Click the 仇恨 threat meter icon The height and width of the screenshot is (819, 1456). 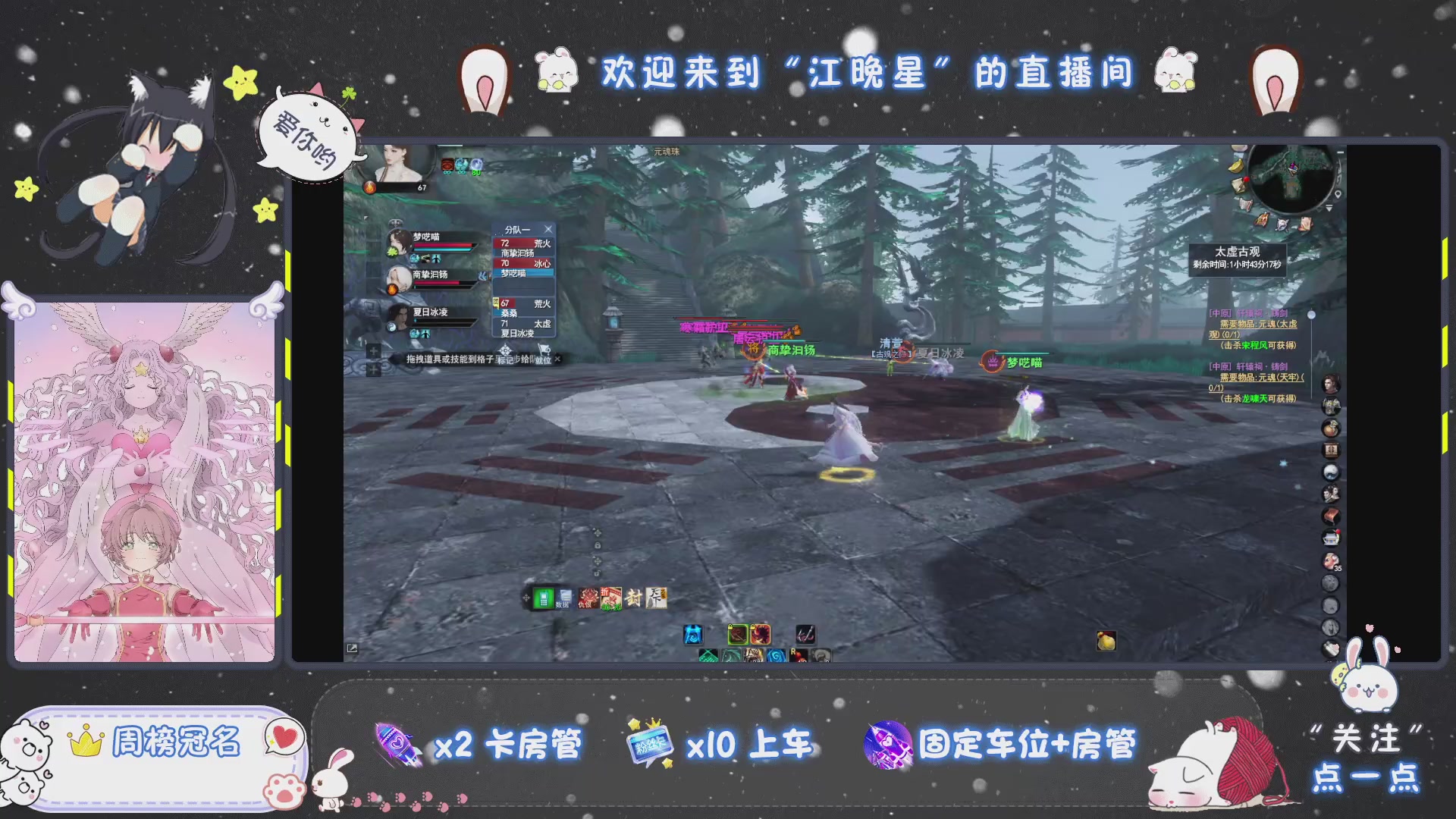point(588,598)
